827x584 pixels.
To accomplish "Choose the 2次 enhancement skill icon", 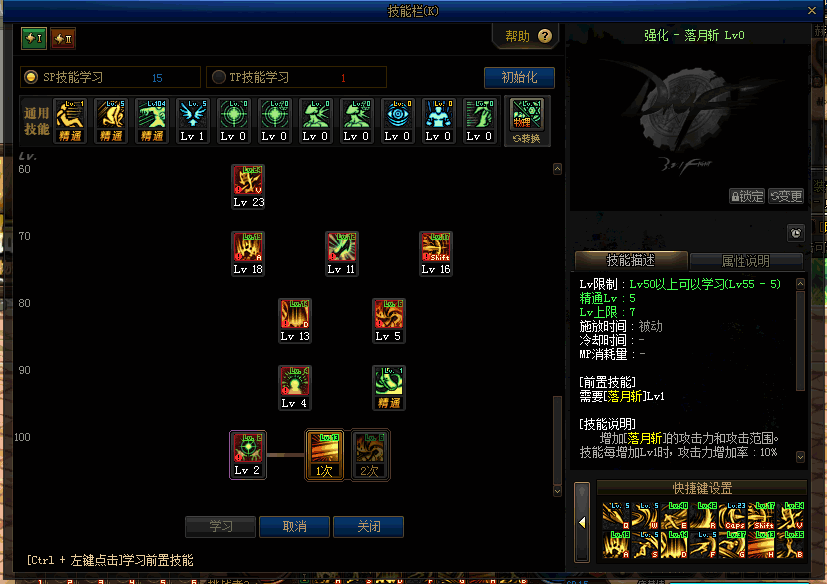I will [x=369, y=450].
